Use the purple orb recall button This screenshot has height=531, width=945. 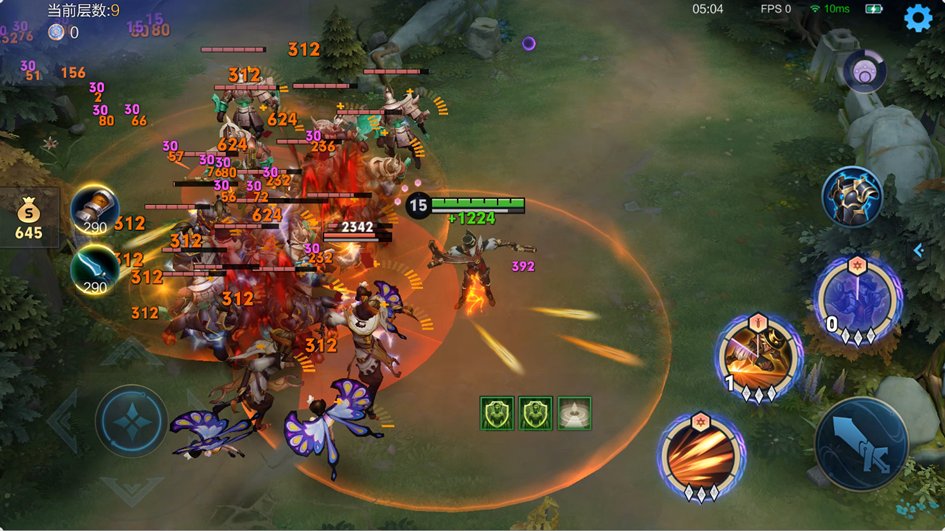(864, 72)
